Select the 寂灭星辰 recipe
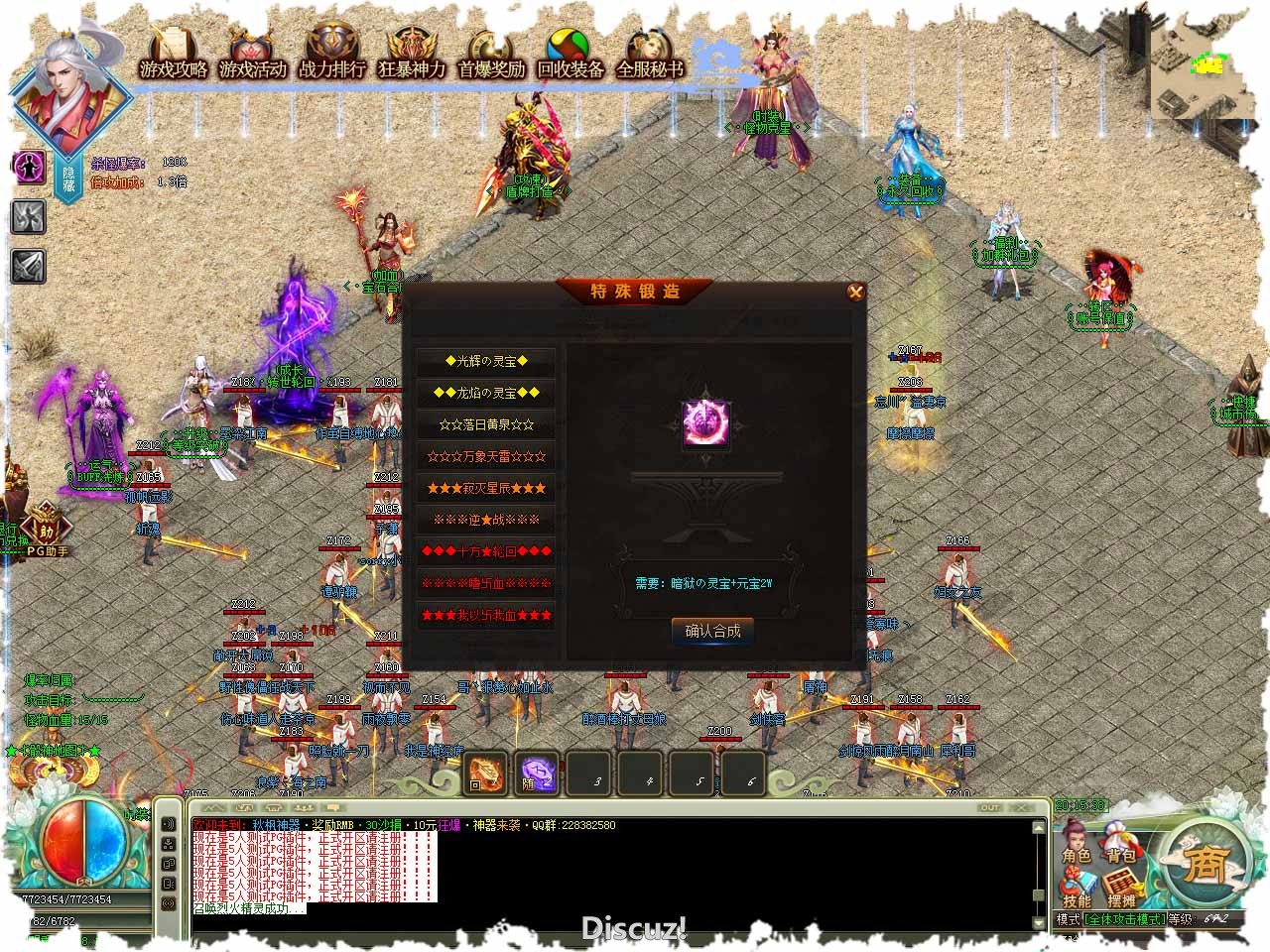 (x=485, y=489)
